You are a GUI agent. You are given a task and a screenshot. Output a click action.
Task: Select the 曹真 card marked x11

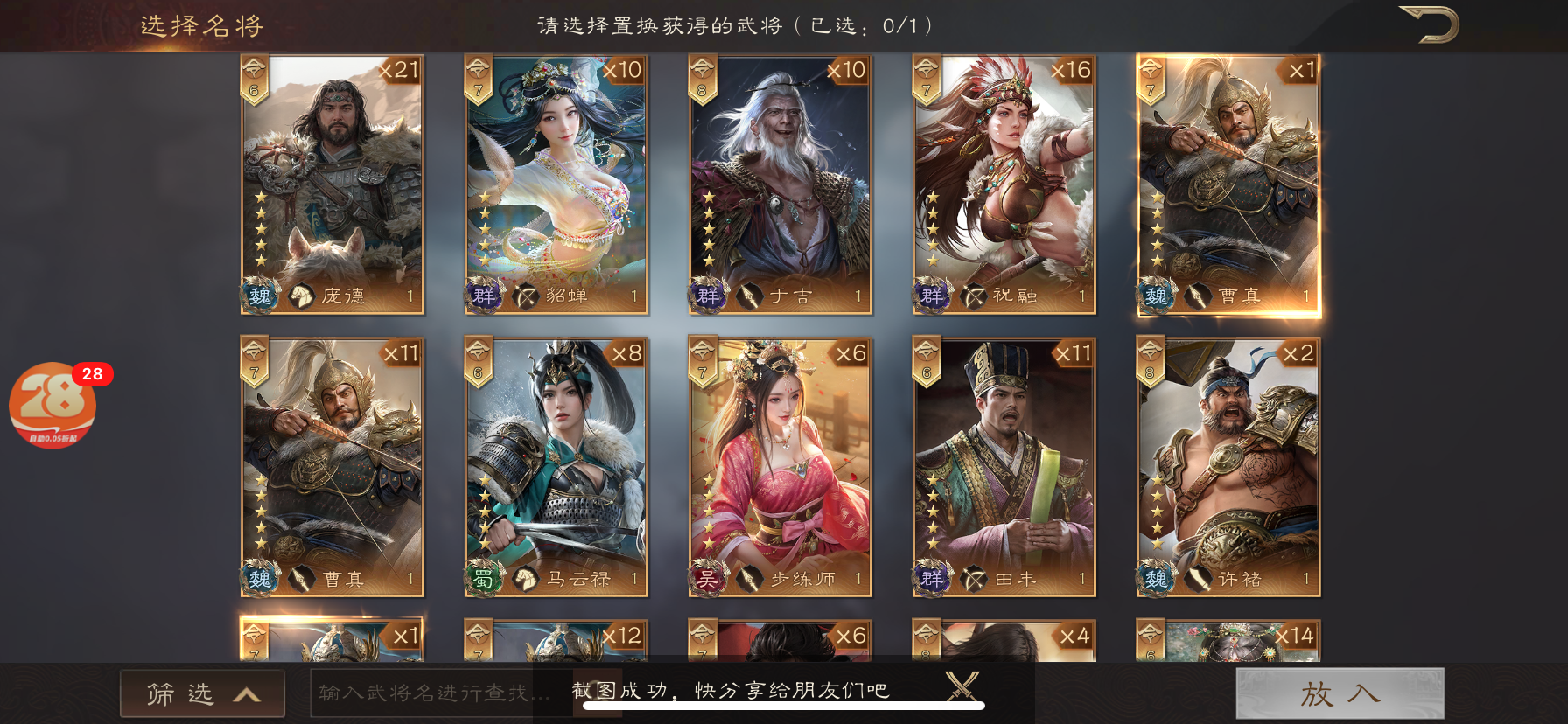(x=332, y=467)
